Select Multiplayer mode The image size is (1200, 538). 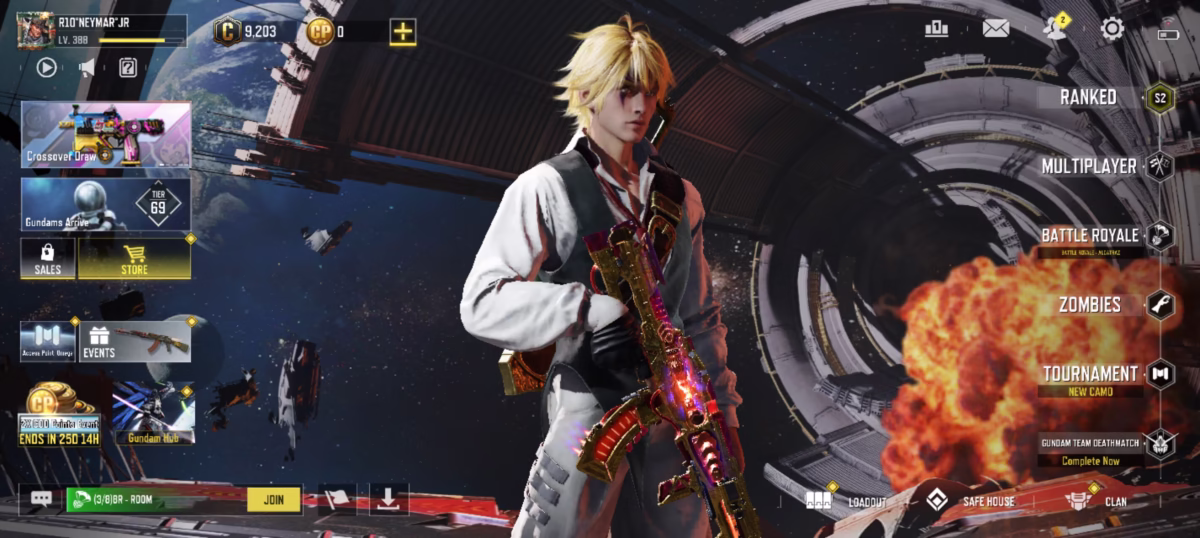pyautogui.click(x=1090, y=166)
